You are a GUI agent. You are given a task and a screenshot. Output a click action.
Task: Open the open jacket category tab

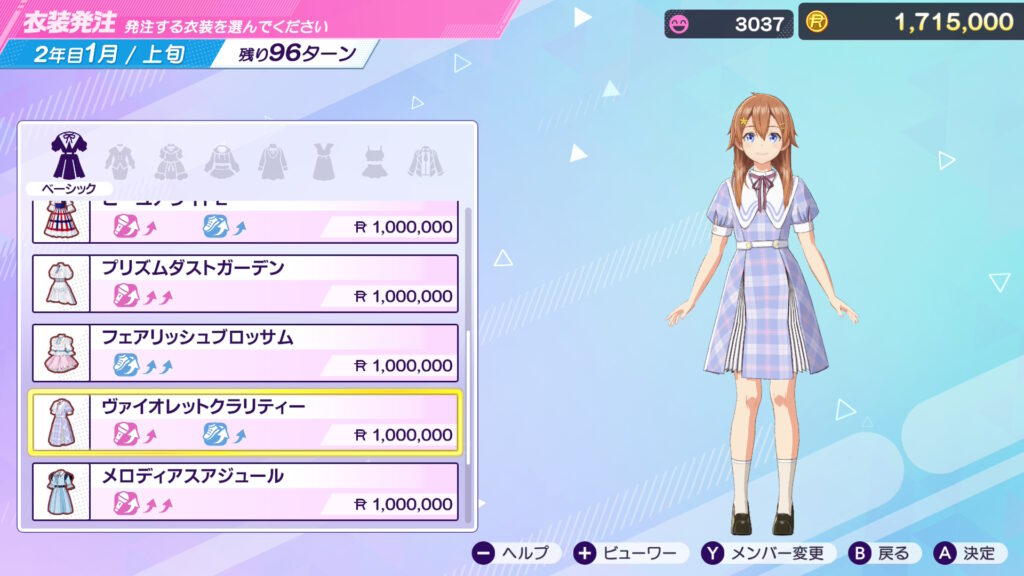(x=426, y=160)
